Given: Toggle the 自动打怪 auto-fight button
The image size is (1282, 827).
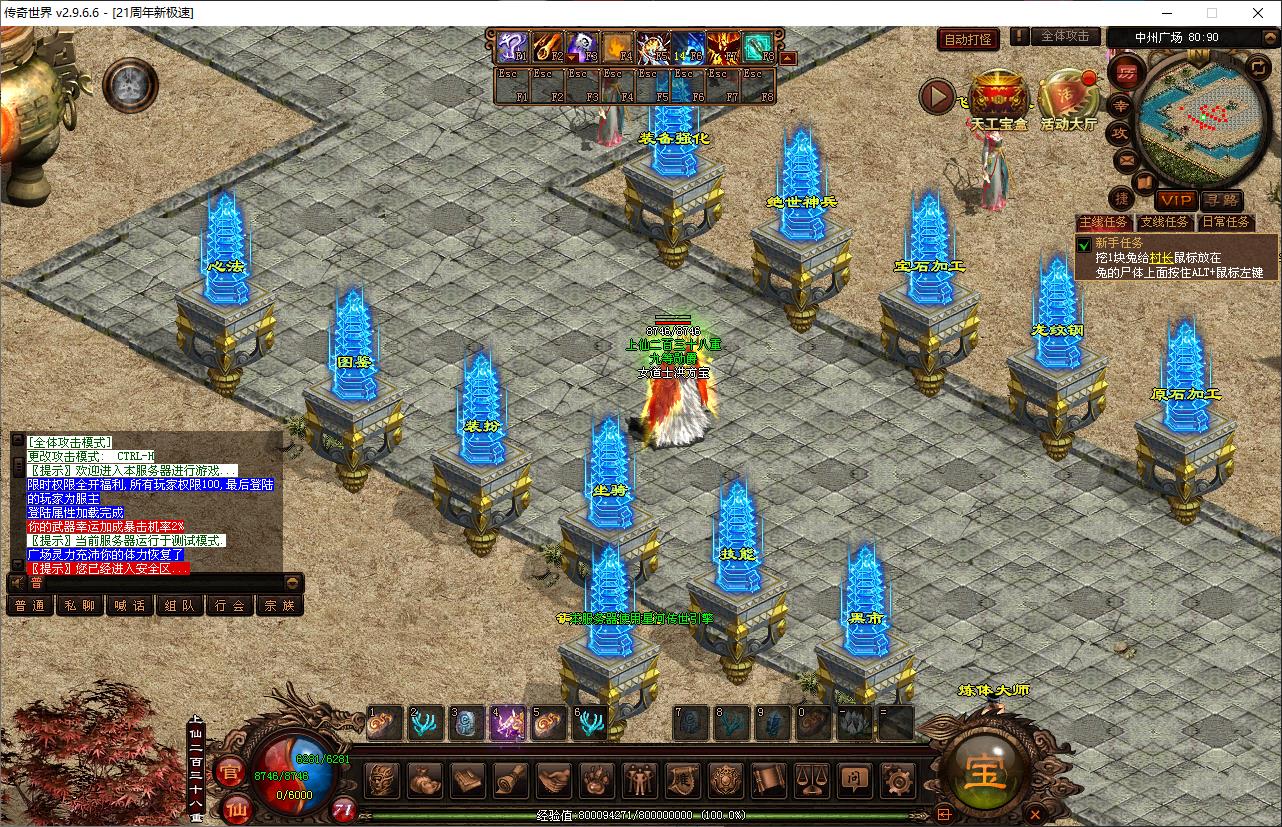Looking at the screenshot, I should click(x=969, y=40).
